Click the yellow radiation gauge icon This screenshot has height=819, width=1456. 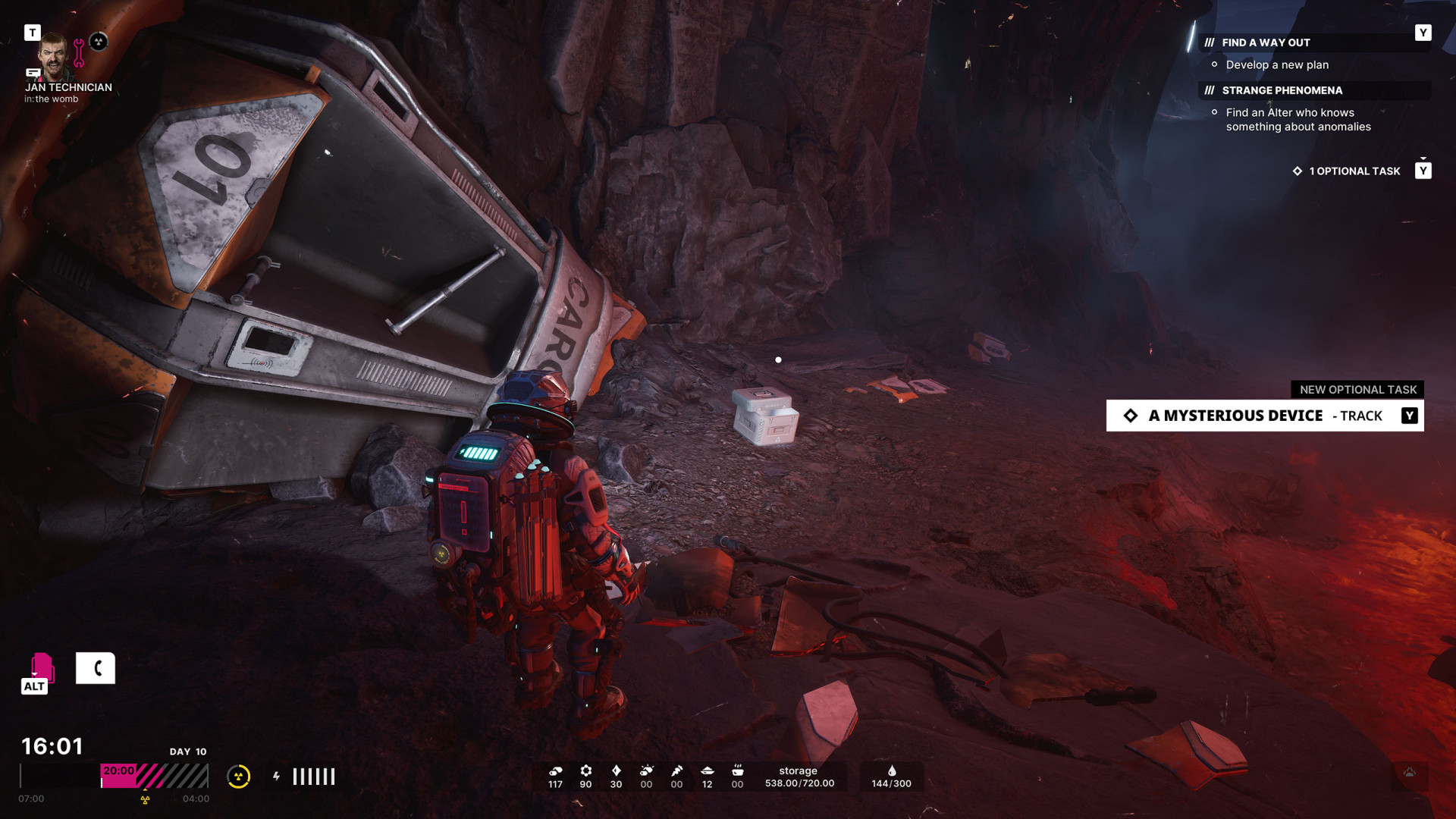coord(238,777)
